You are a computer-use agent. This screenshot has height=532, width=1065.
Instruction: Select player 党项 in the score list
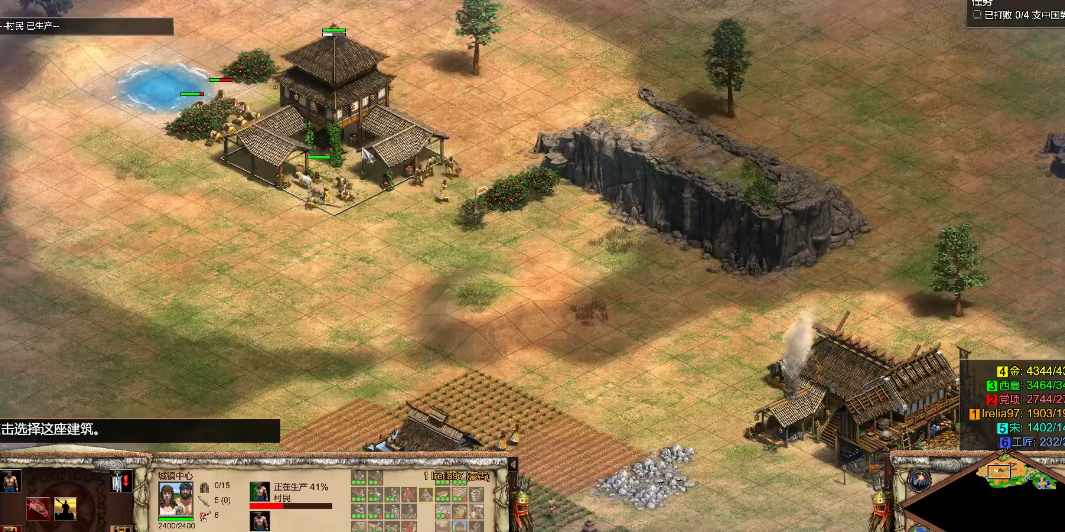point(1020,399)
